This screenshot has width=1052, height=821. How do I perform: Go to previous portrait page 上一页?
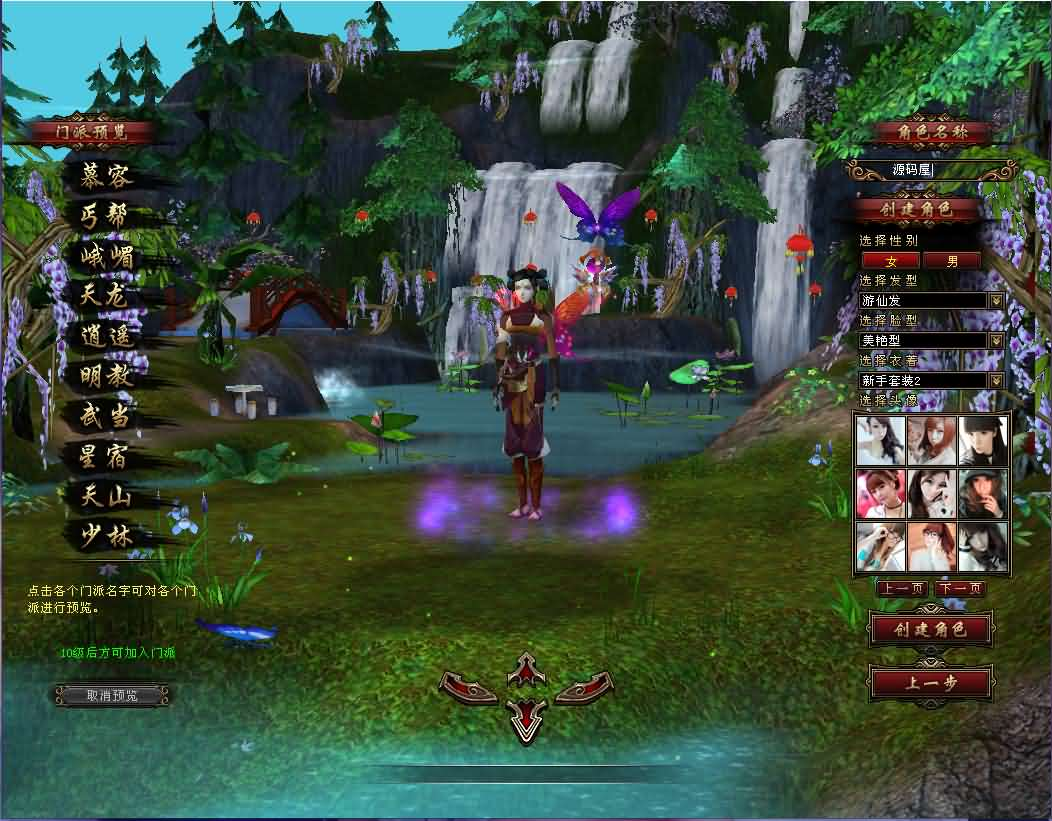pos(902,589)
